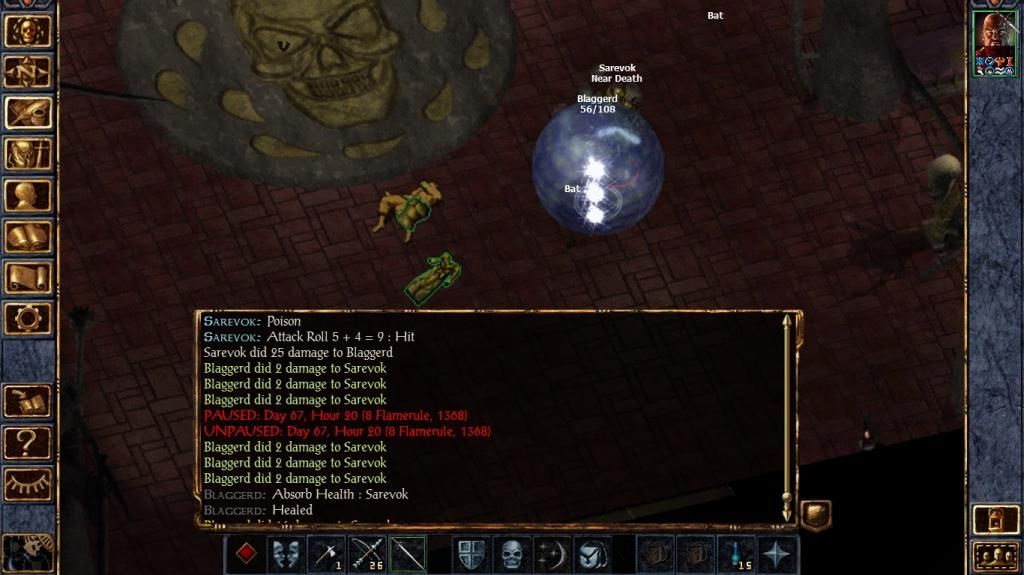Open the priest scroll screen

click(28, 277)
